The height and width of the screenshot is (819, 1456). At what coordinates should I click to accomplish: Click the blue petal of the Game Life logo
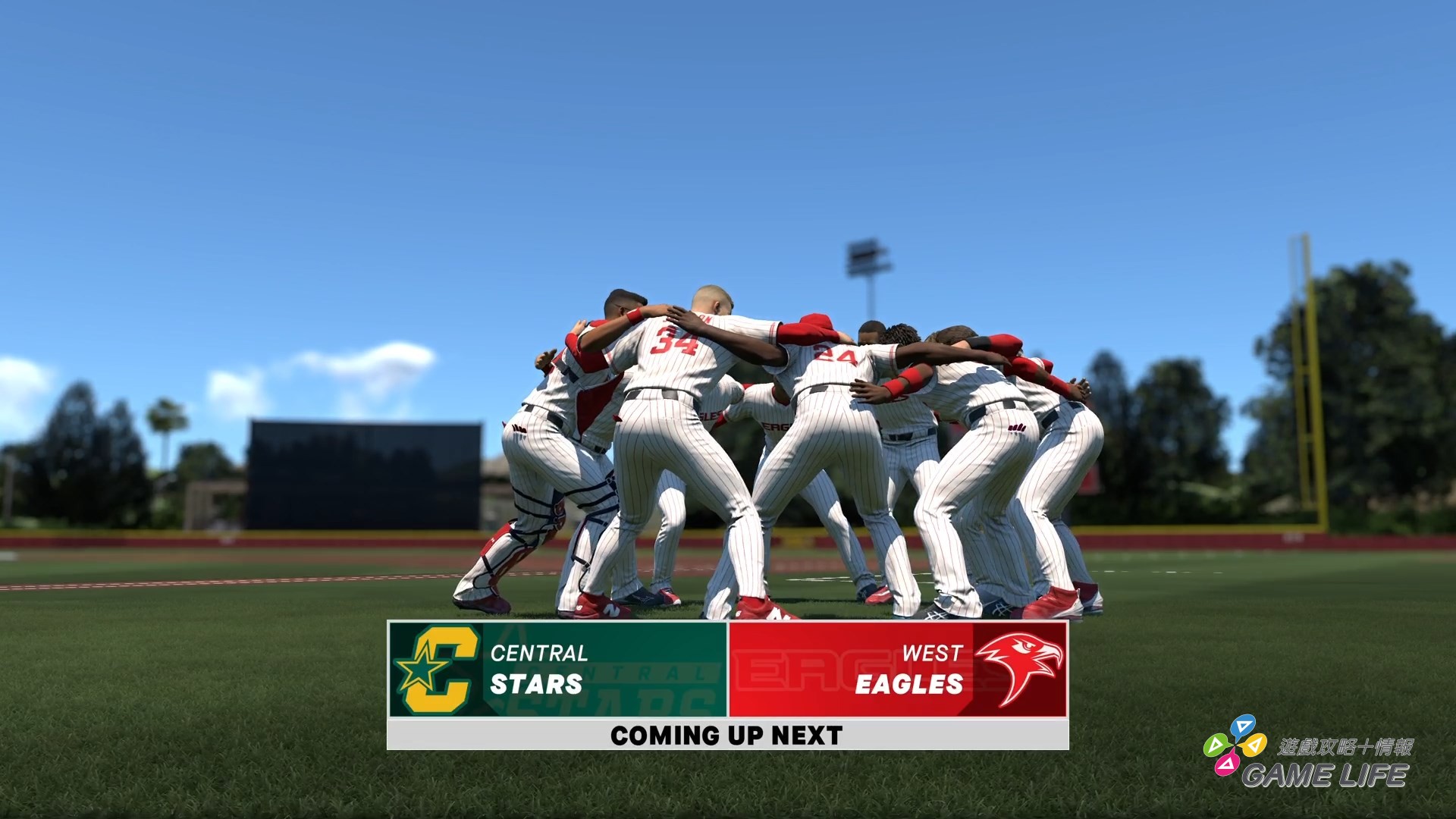click(x=1244, y=725)
